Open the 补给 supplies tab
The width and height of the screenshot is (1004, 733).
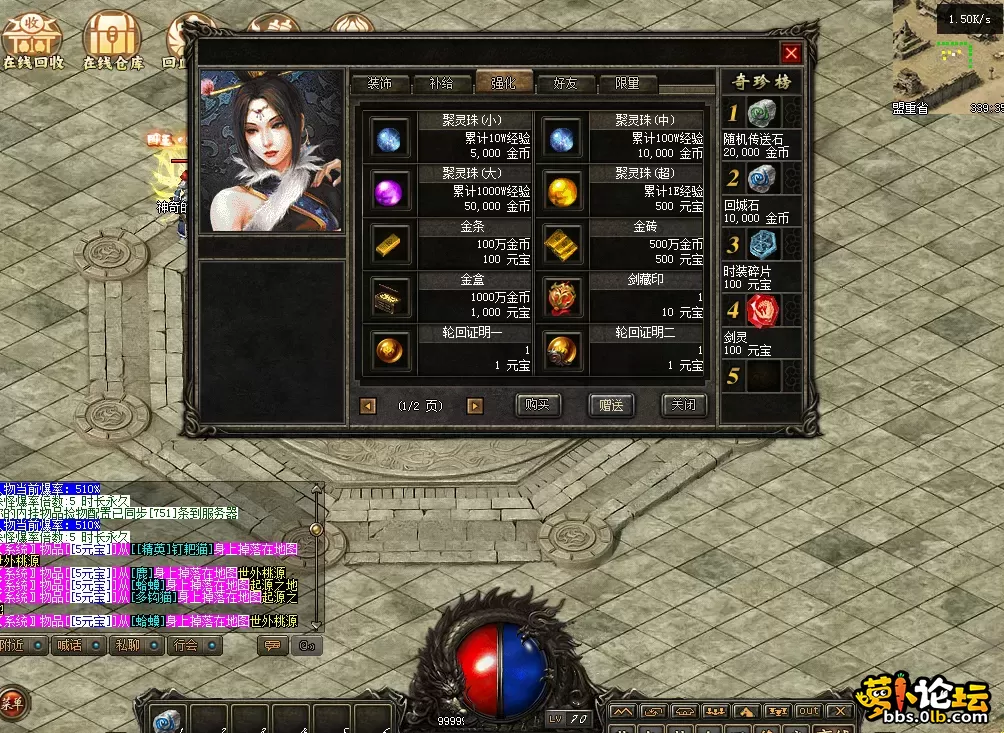click(x=441, y=84)
